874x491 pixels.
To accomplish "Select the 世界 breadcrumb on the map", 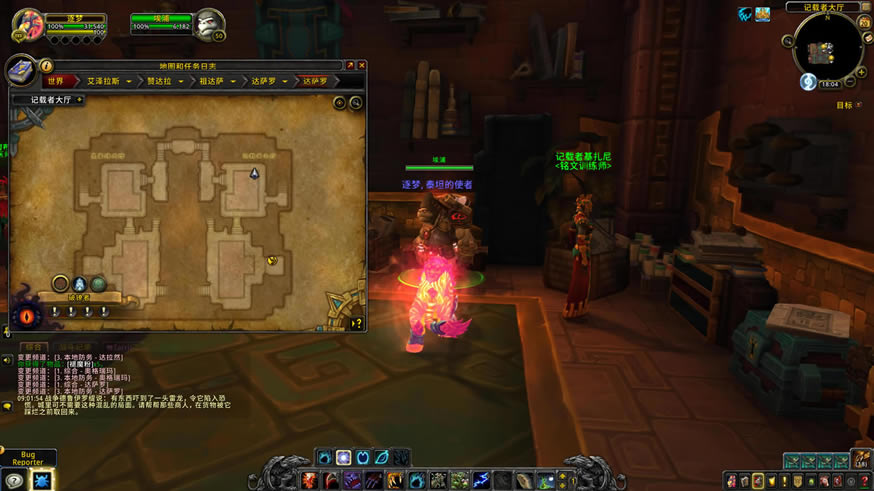I will pos(56,81).
